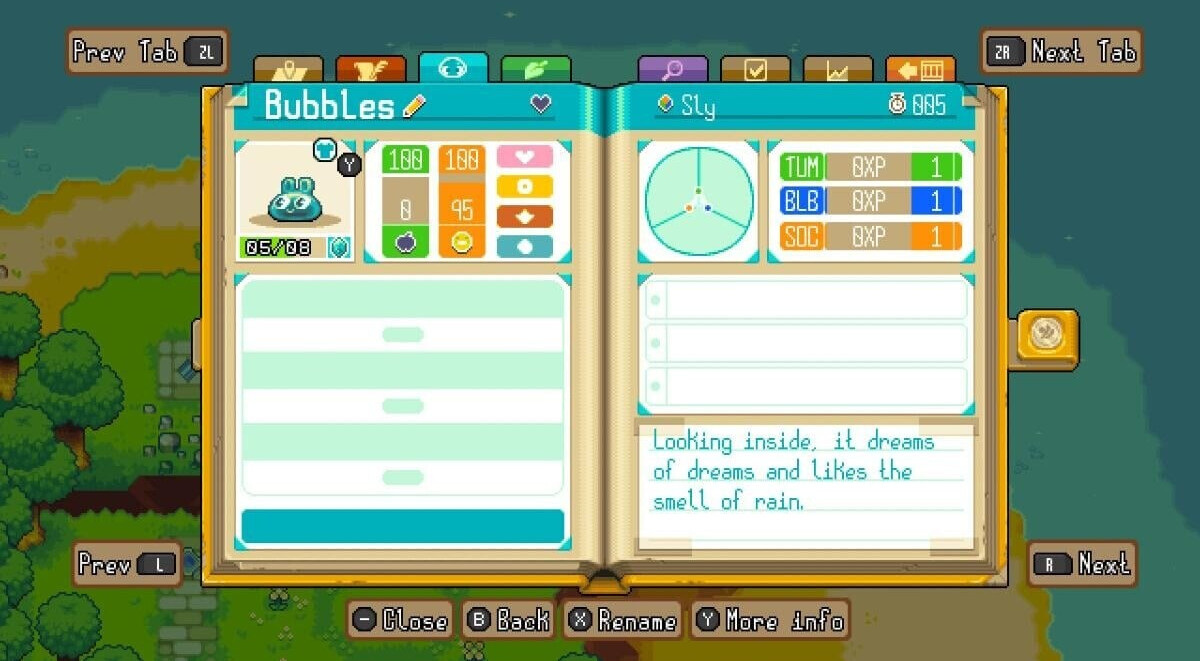Select the orange arrow and crate tab
This screenshot has height=661, width=1200.
pos(920,70)
